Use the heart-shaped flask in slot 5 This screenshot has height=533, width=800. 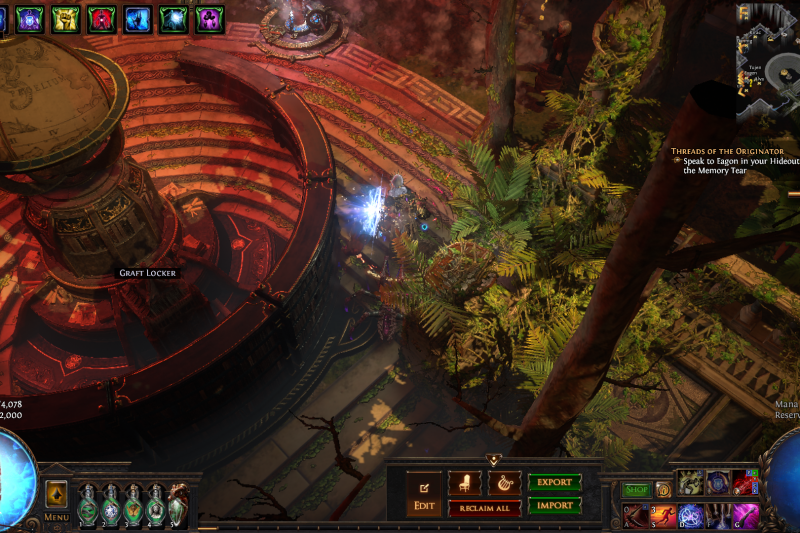point(177,504)
